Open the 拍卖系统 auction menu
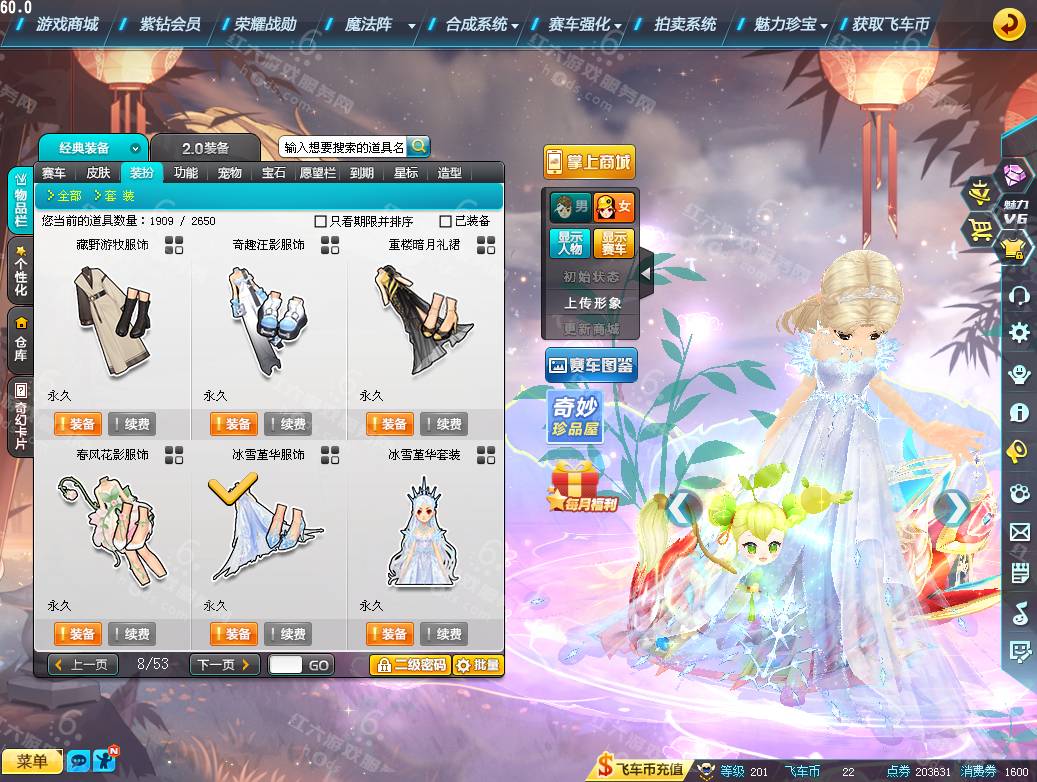The height and width of the screenshot is (782, 1037). [685, 24]
